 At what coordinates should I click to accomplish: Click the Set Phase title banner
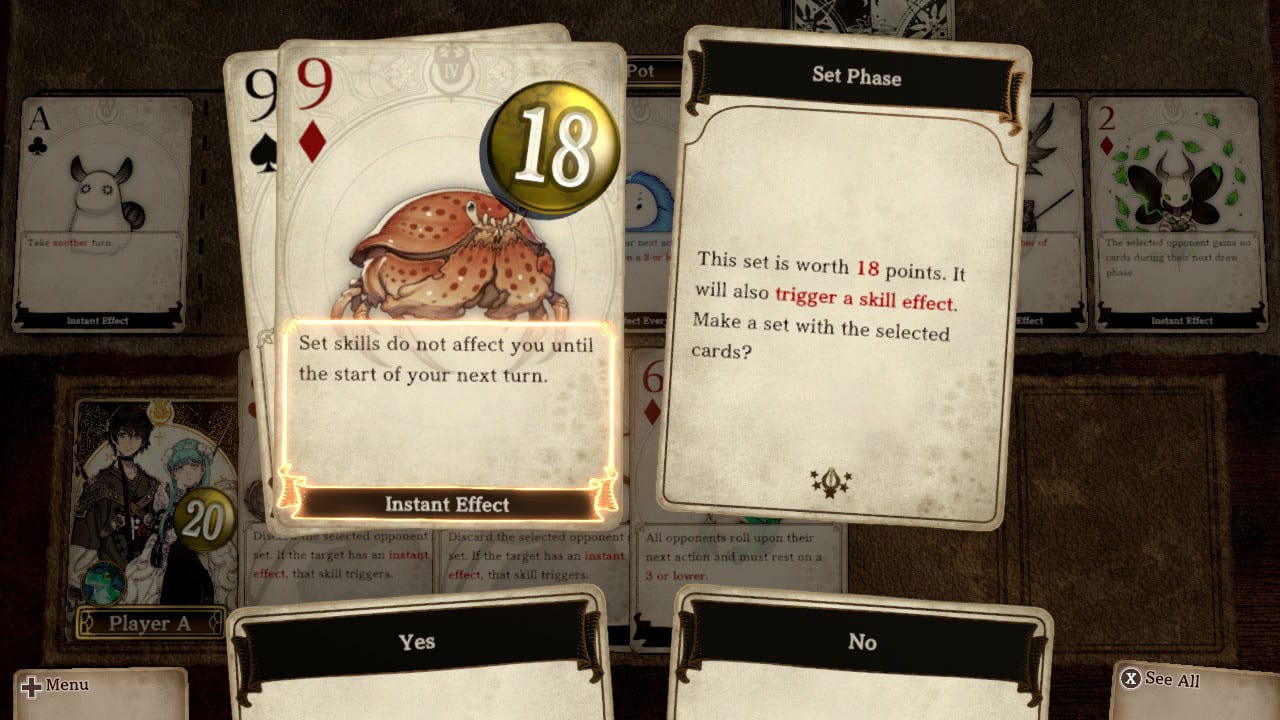pyautogui.click(x=858, y=77)
